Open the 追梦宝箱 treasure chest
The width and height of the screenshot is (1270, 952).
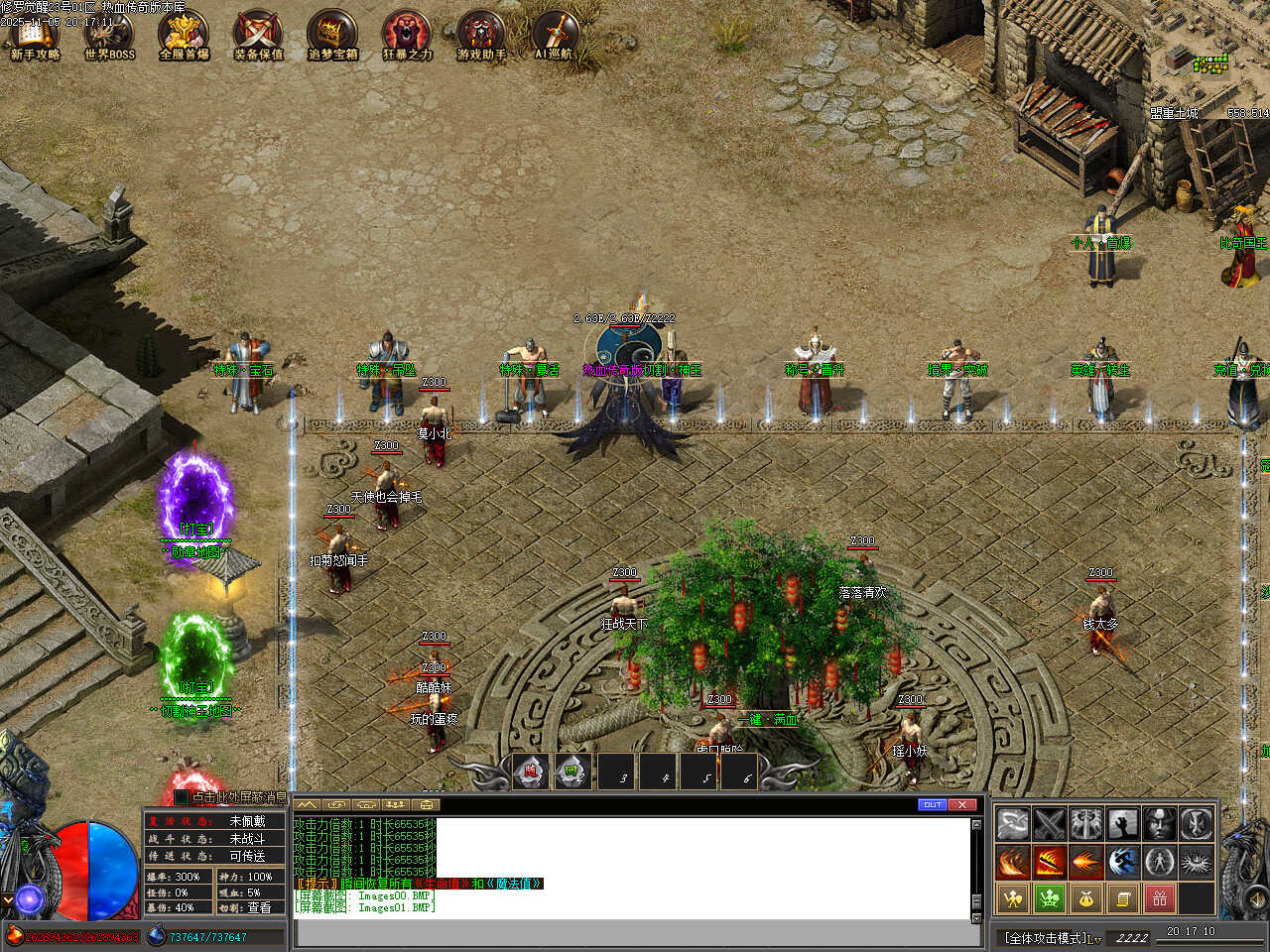pos(332,35)
